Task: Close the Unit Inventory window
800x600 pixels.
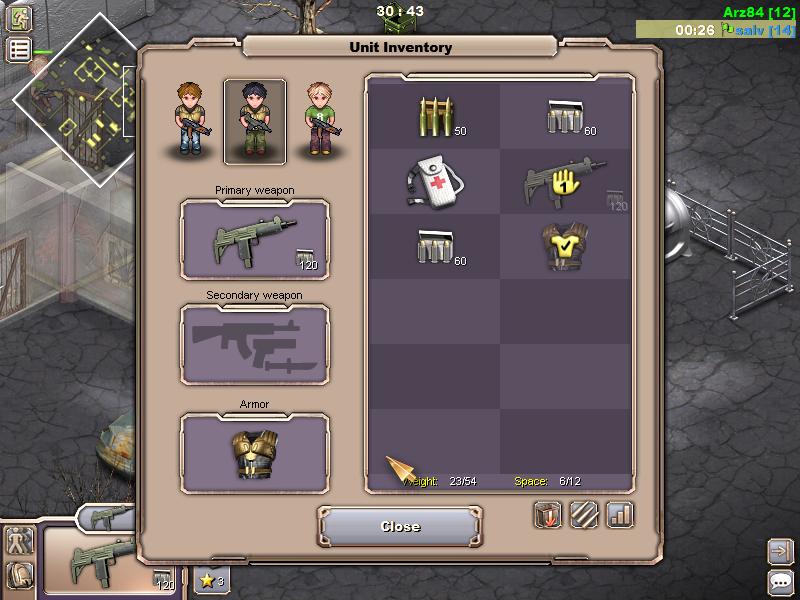Action: (x=400, y=526)
